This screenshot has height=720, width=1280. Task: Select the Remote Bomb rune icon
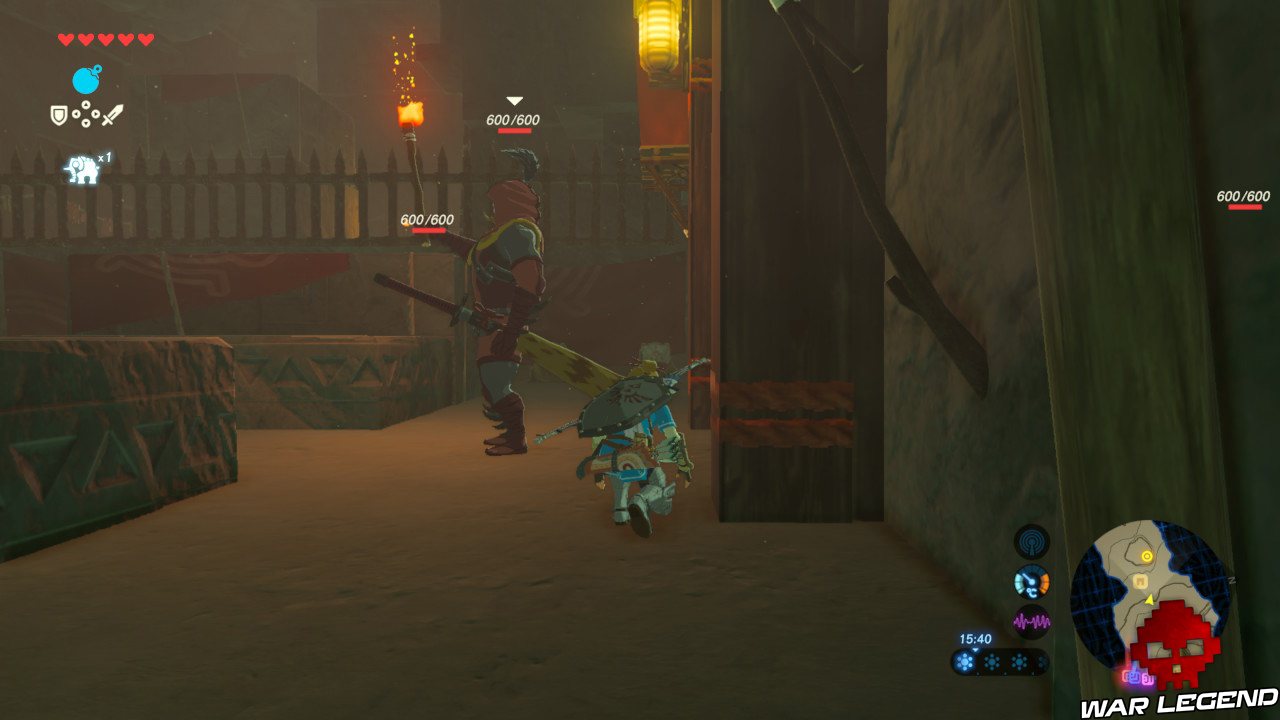[x=86, y=78]
